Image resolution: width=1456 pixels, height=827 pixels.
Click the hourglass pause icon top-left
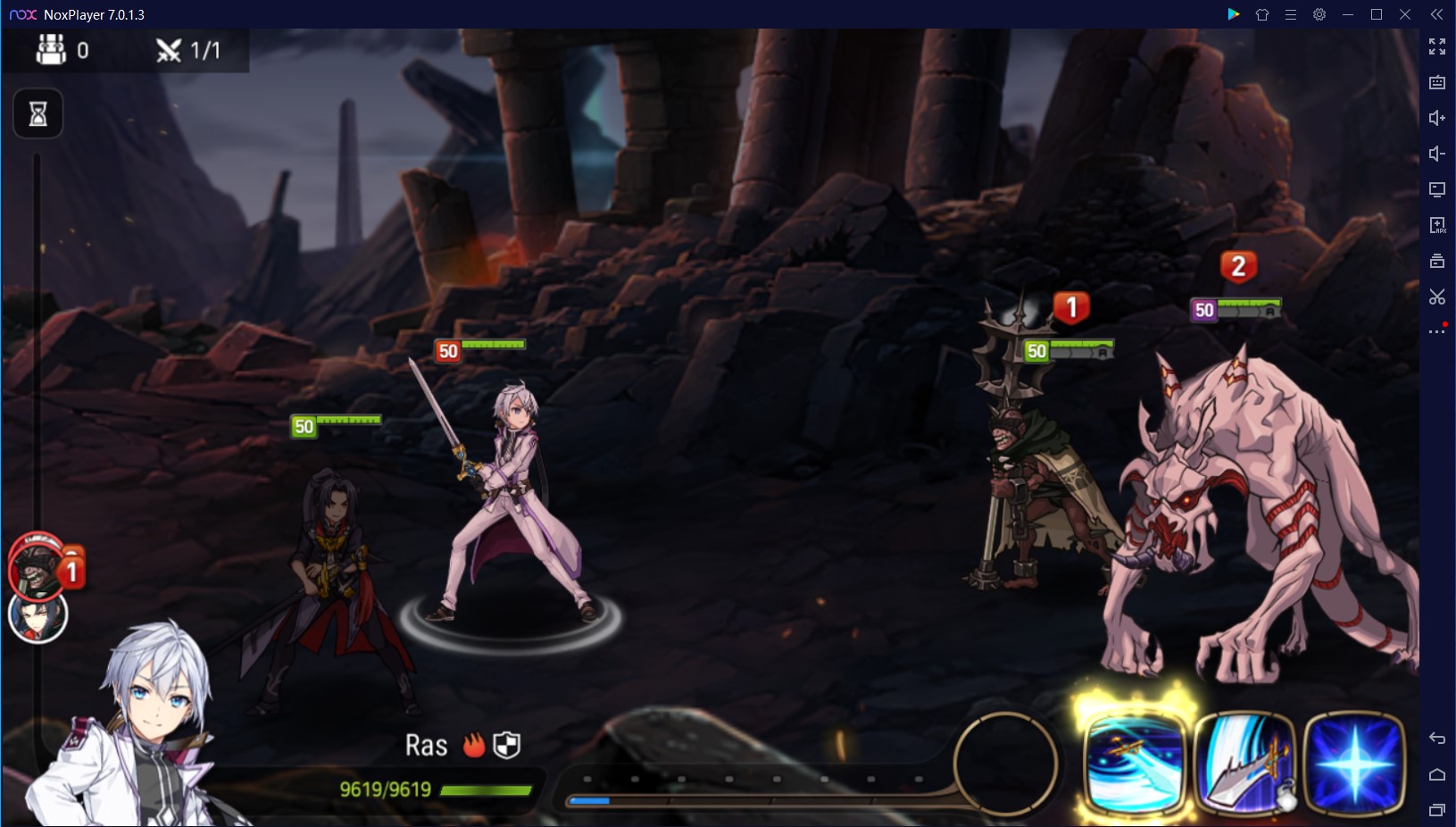[x=36, y=113]
